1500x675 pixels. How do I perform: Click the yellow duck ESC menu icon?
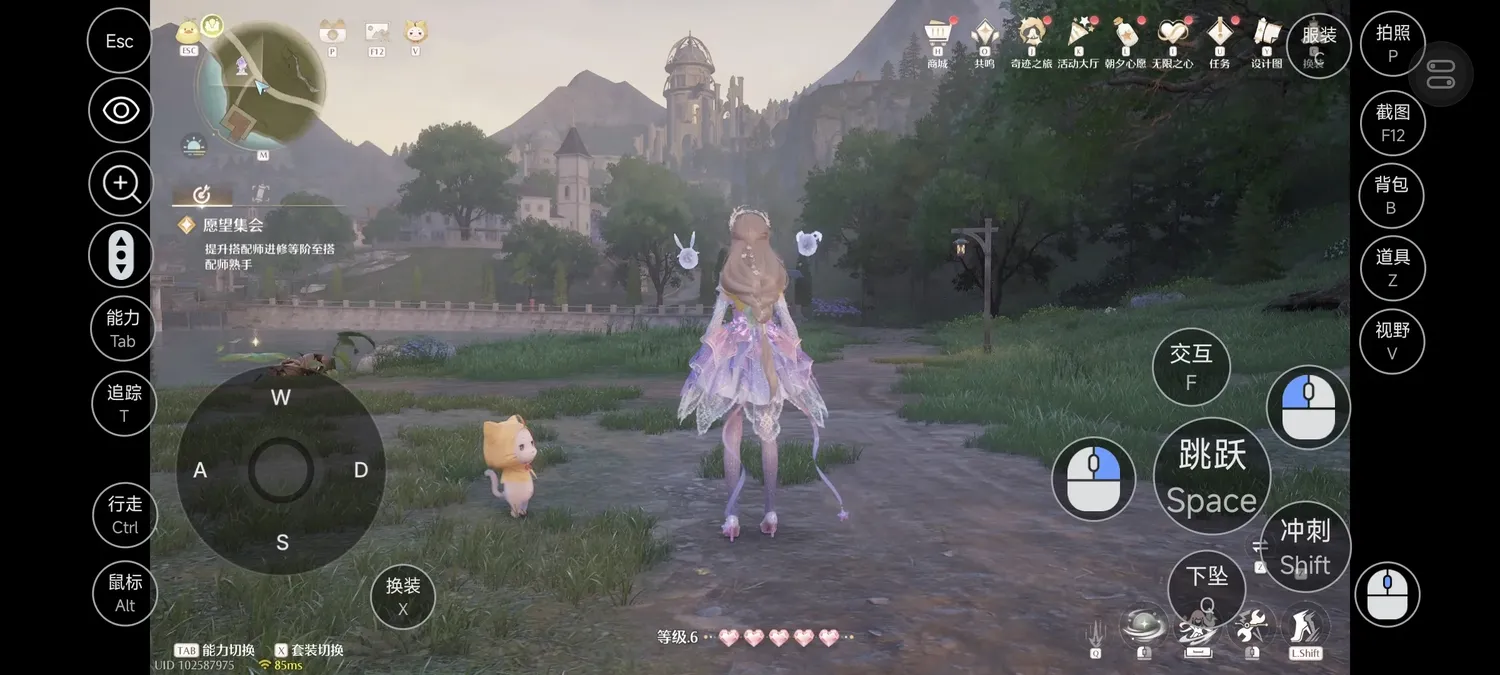click(188, 32)
